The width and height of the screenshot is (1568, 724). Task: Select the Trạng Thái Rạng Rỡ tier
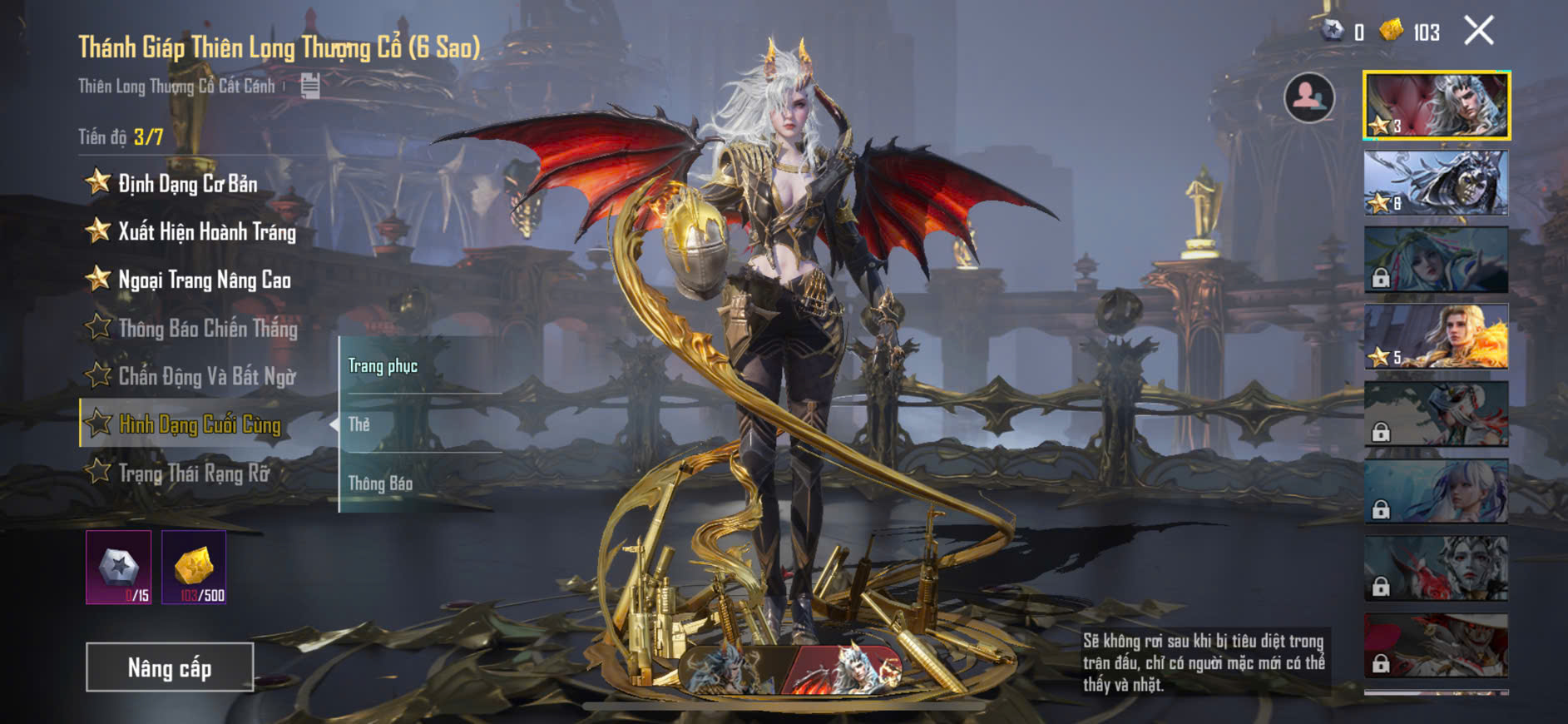194,474
